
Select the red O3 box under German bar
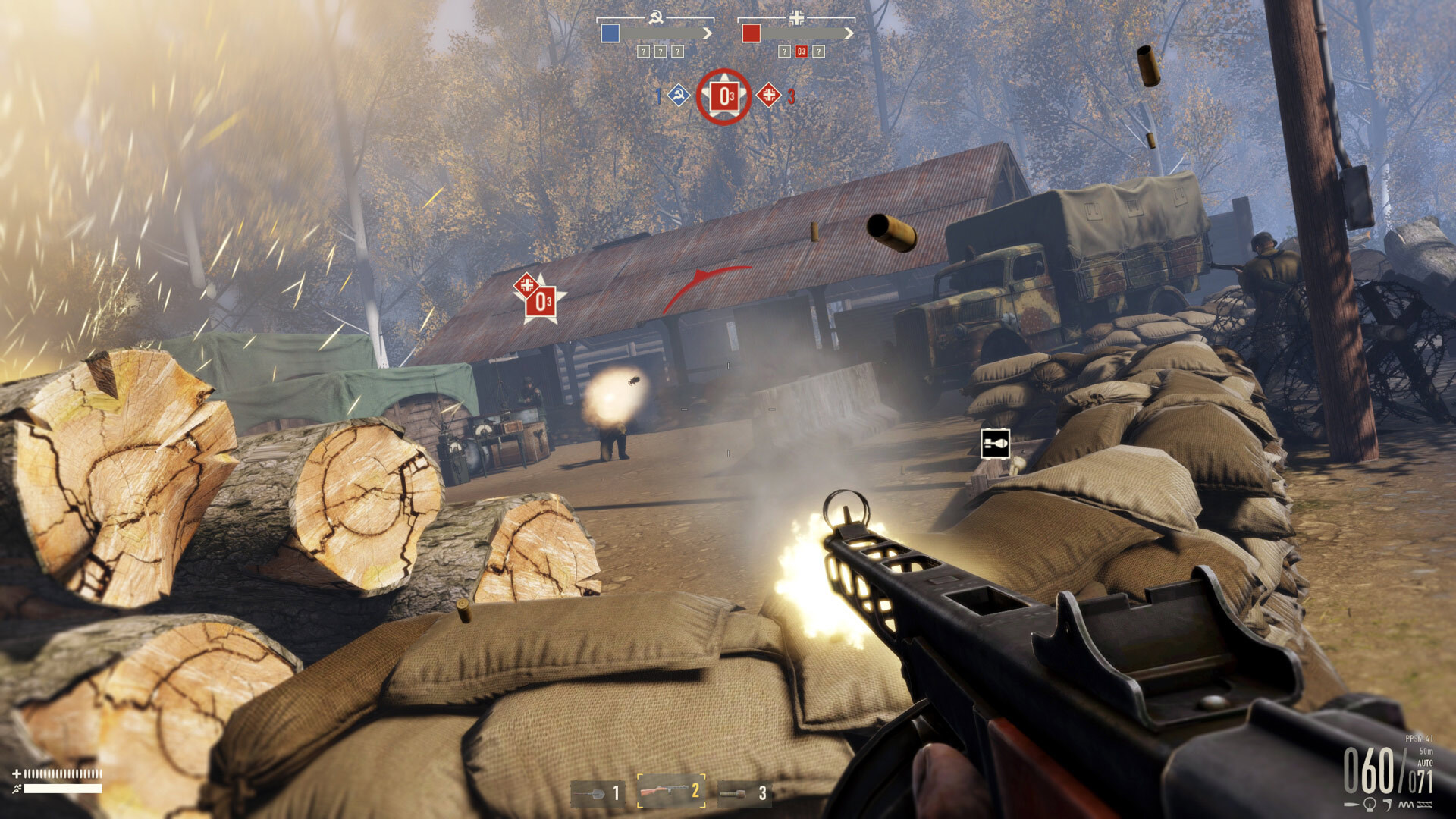(x=802, y=52)
